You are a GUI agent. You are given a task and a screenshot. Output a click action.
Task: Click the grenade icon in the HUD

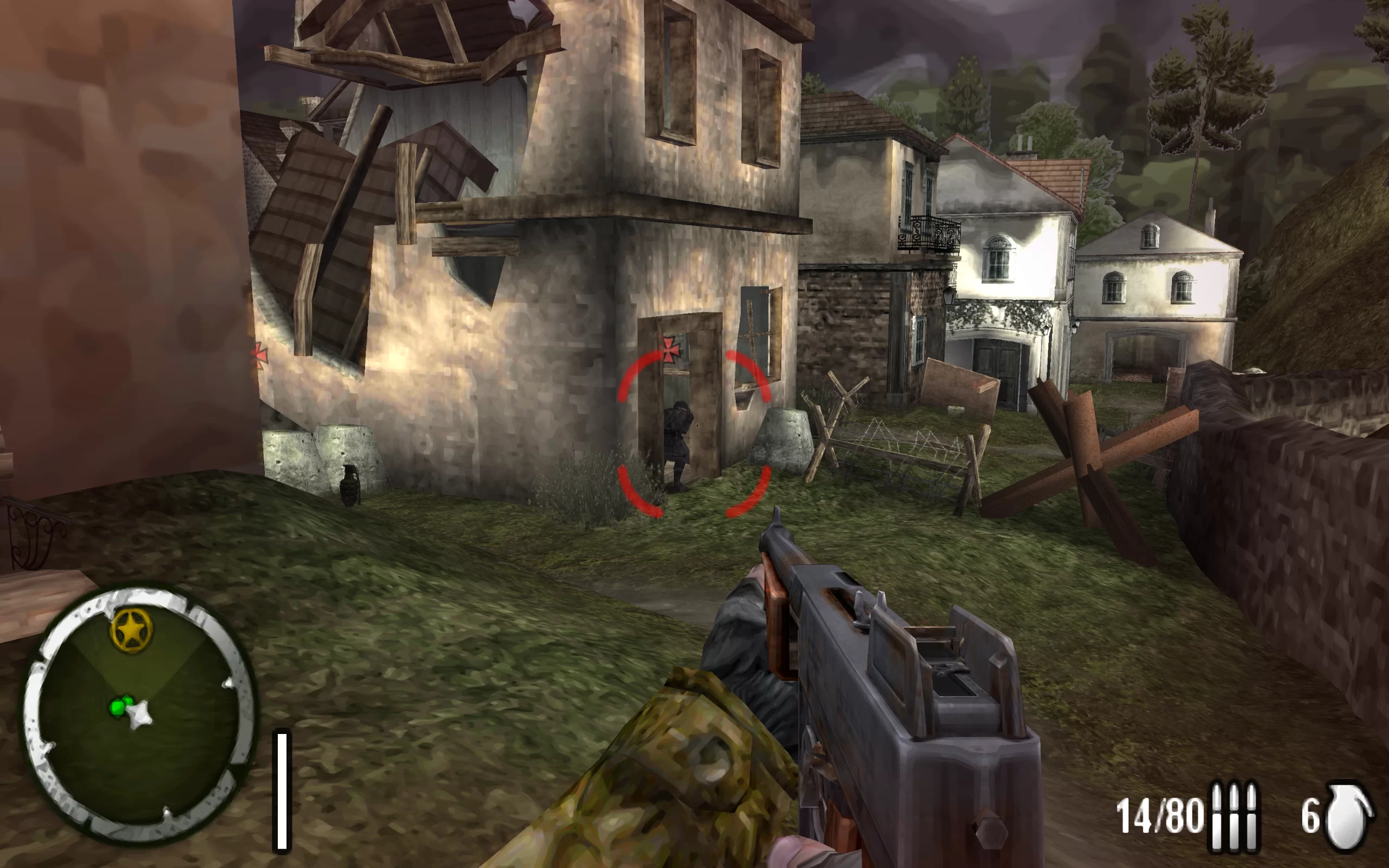(1349, 815)
